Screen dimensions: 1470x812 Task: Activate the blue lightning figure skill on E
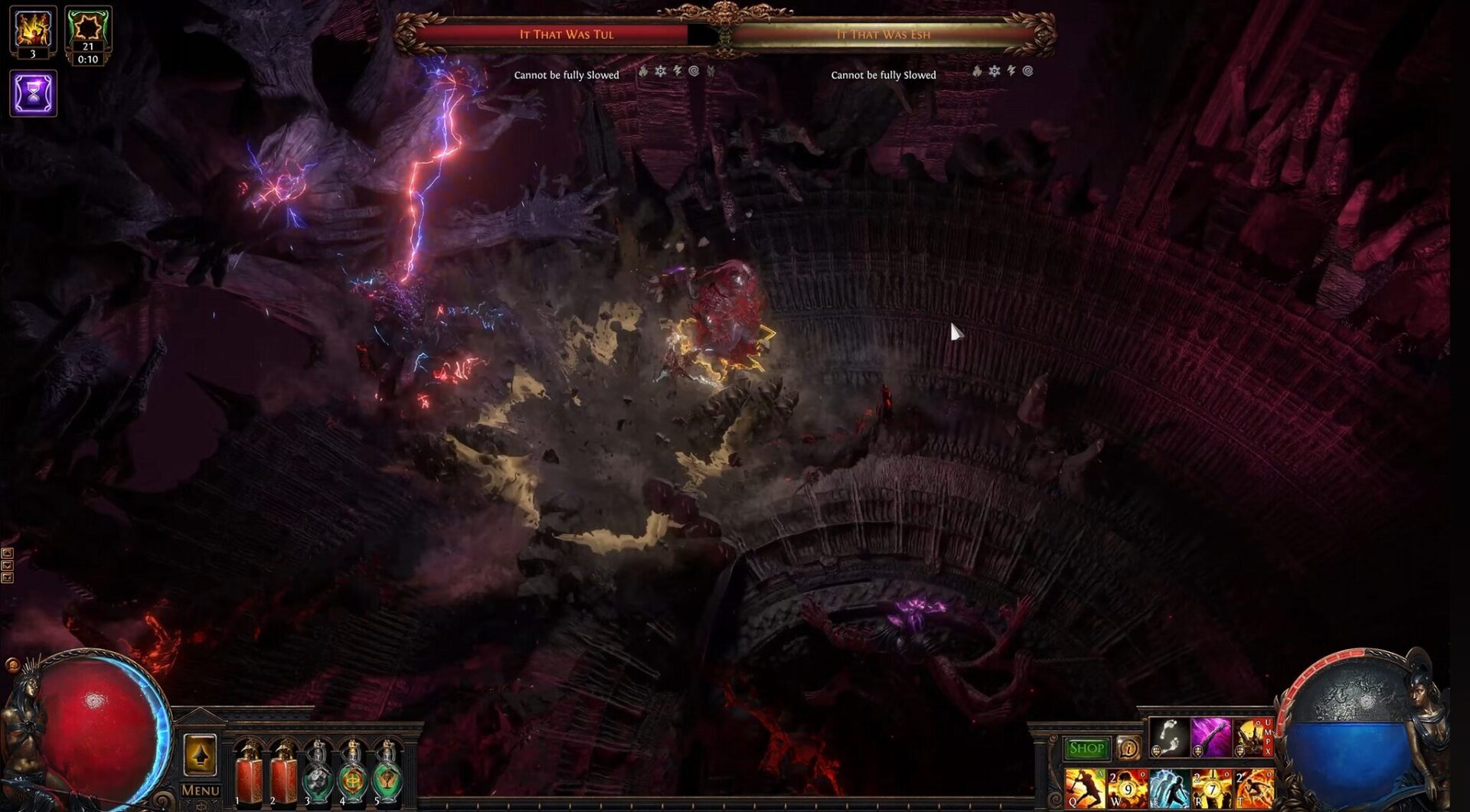[x=1169, y=789]
